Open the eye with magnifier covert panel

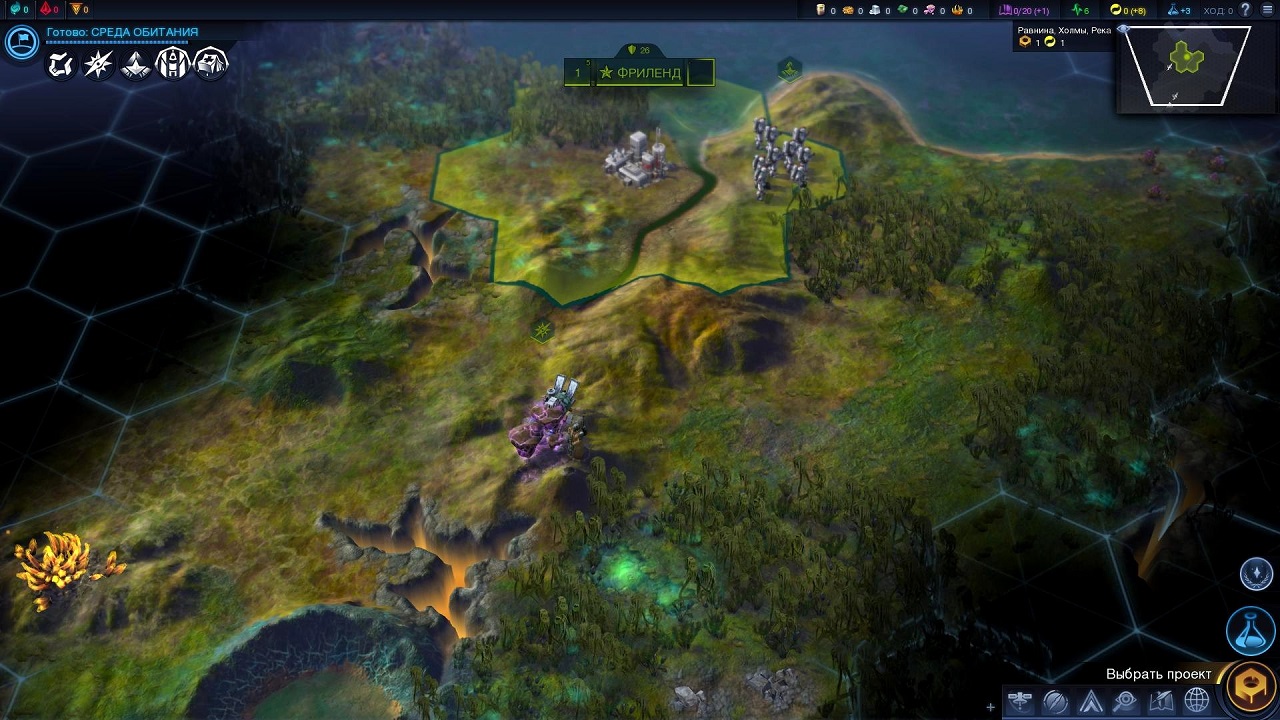[1126, 700]
